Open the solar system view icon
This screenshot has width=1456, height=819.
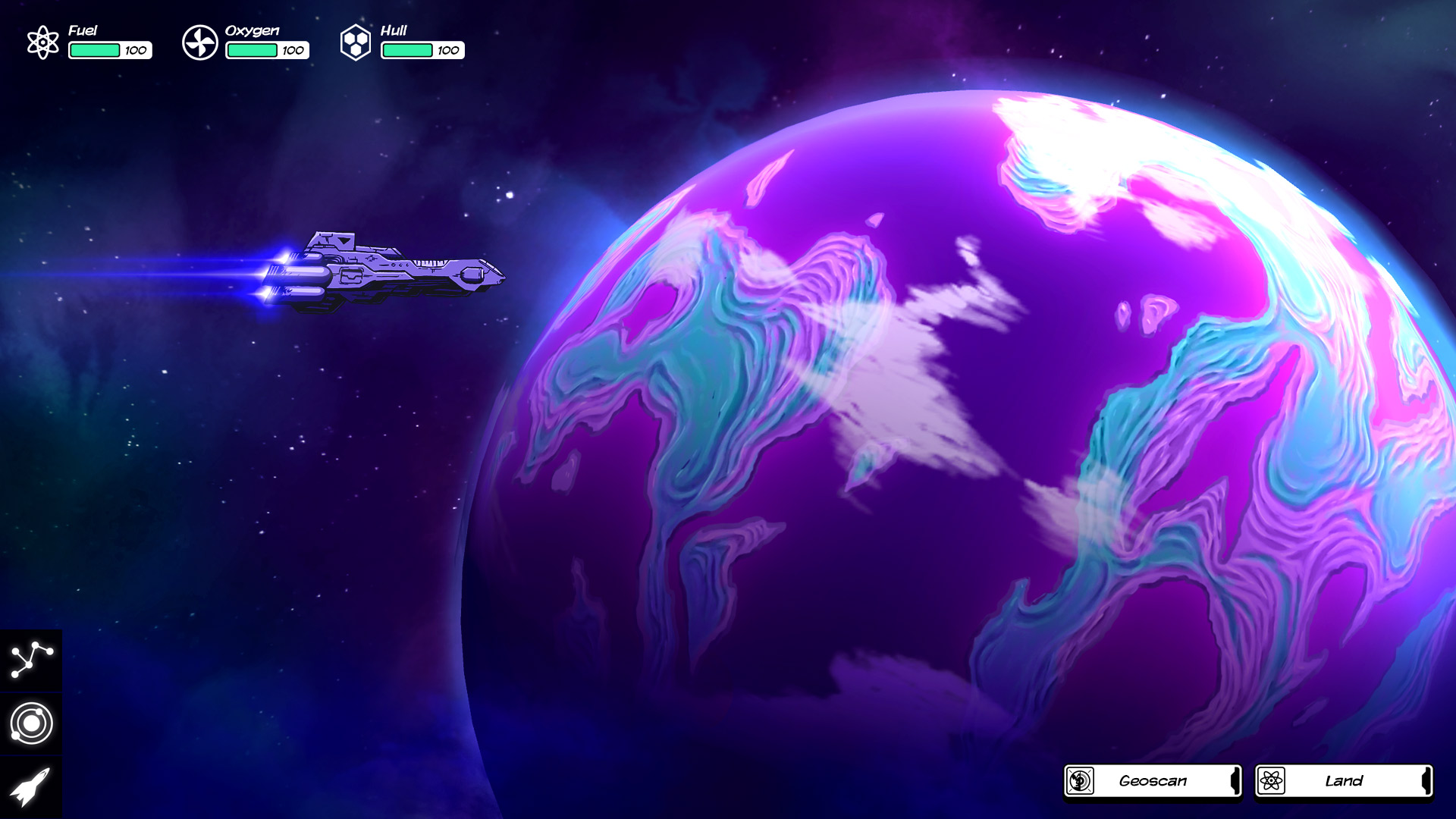coord(30,724)
